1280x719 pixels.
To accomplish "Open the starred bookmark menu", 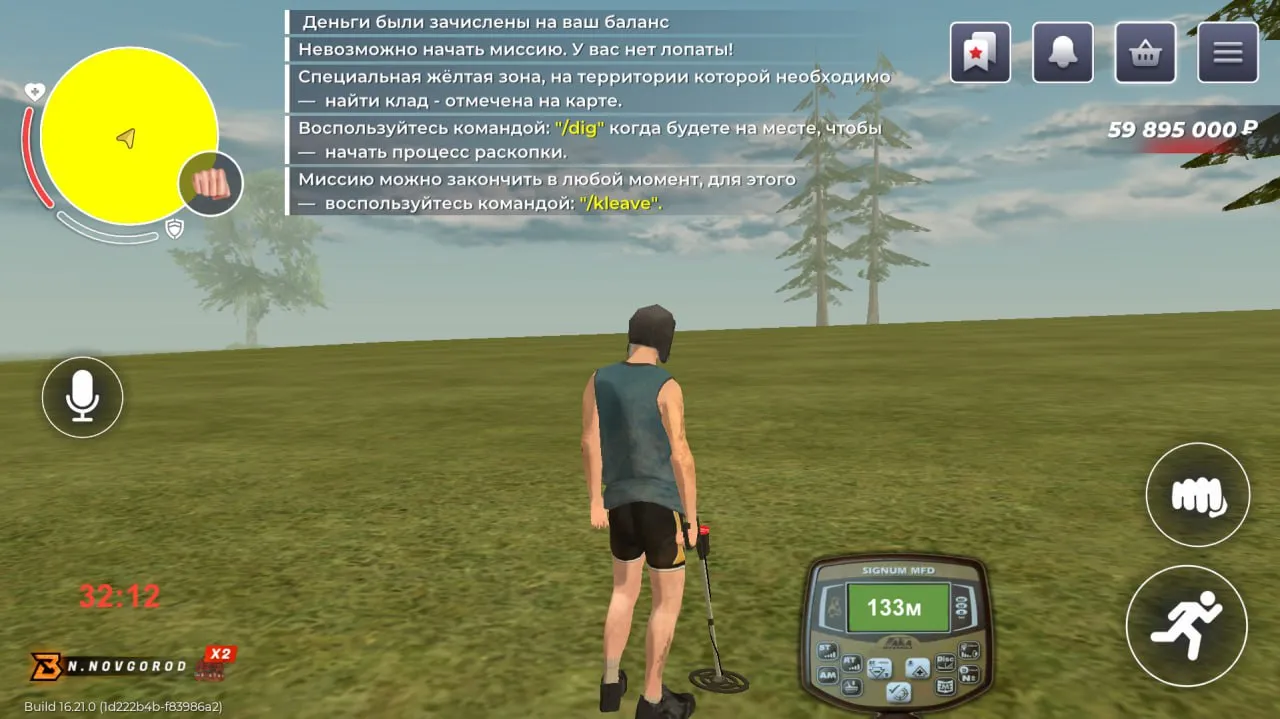I will [980, 52].
